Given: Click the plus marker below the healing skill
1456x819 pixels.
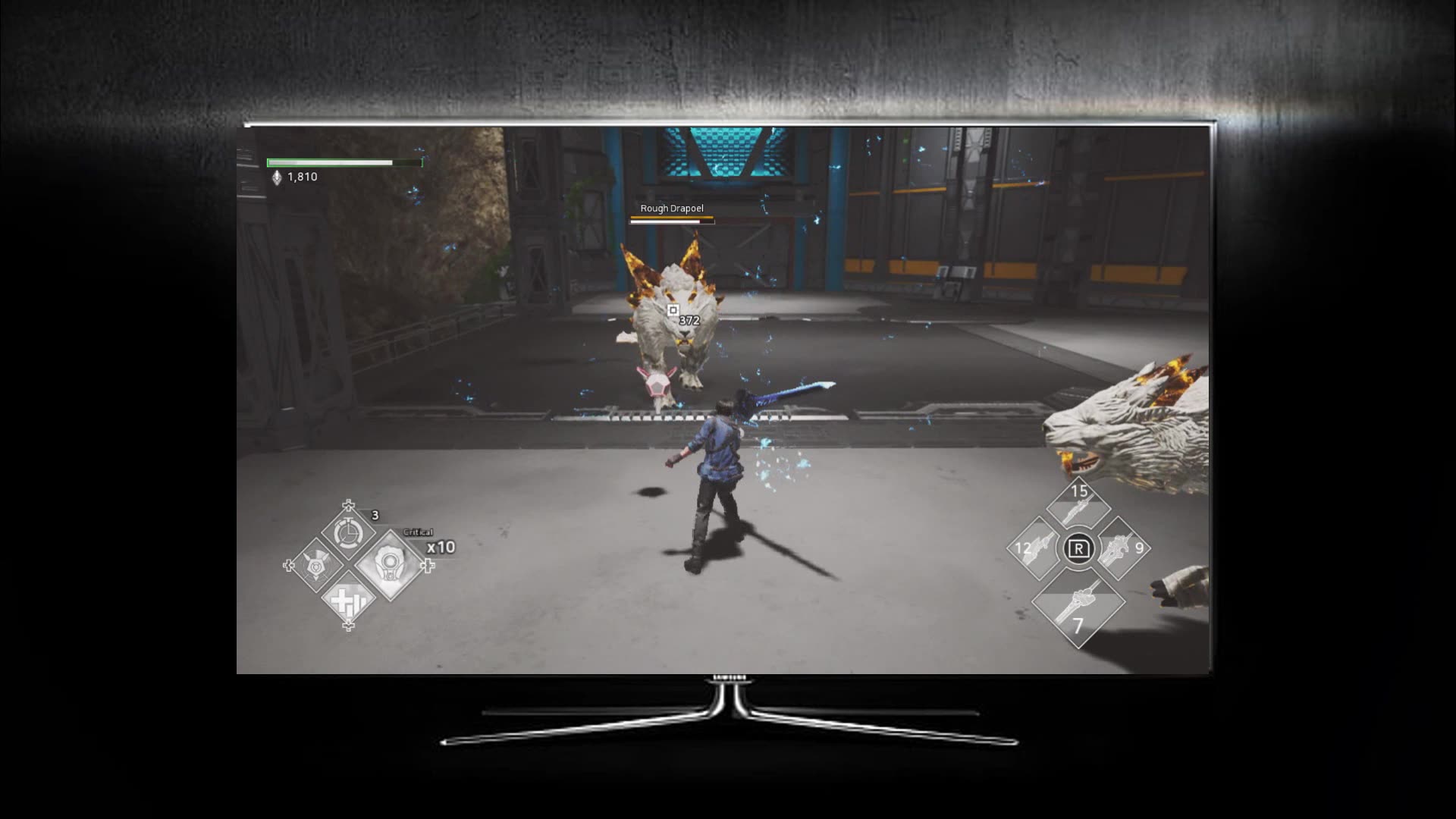Looking at the screenshot, I should click(x=347, y=626).
